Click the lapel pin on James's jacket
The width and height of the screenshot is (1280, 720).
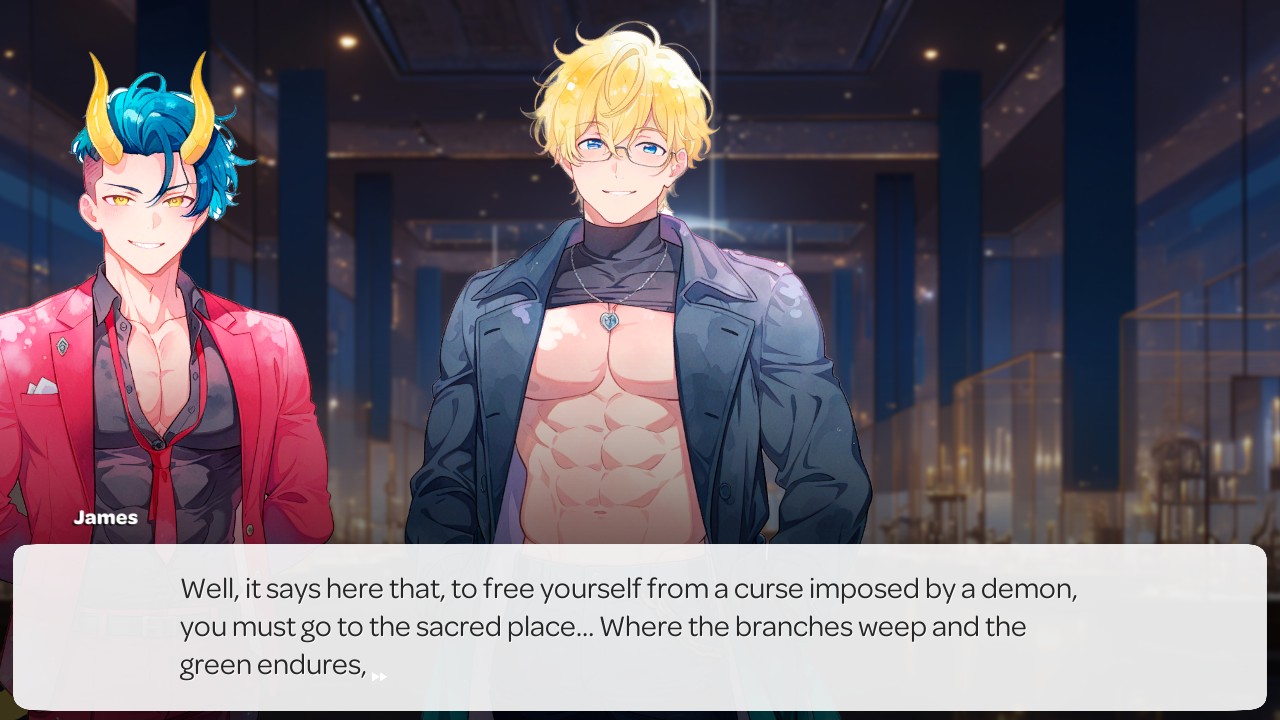point(62,345)
